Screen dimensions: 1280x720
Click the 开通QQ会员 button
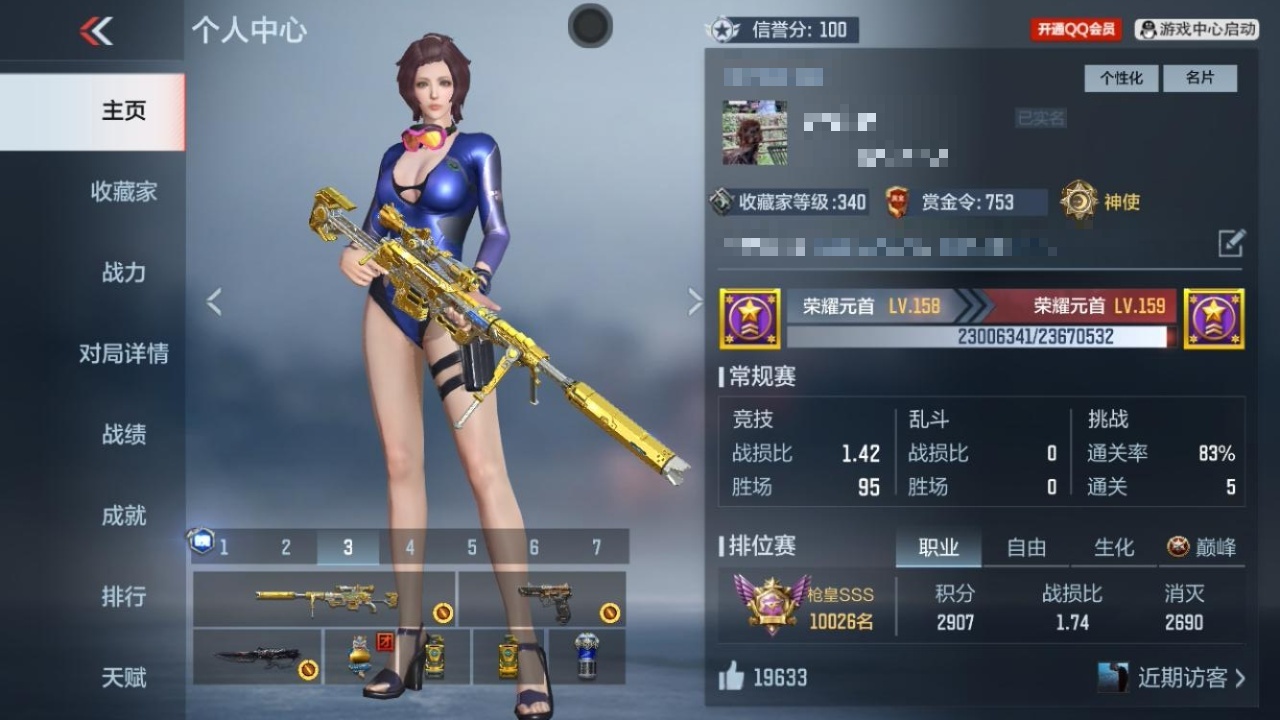tap(1076, 30)
